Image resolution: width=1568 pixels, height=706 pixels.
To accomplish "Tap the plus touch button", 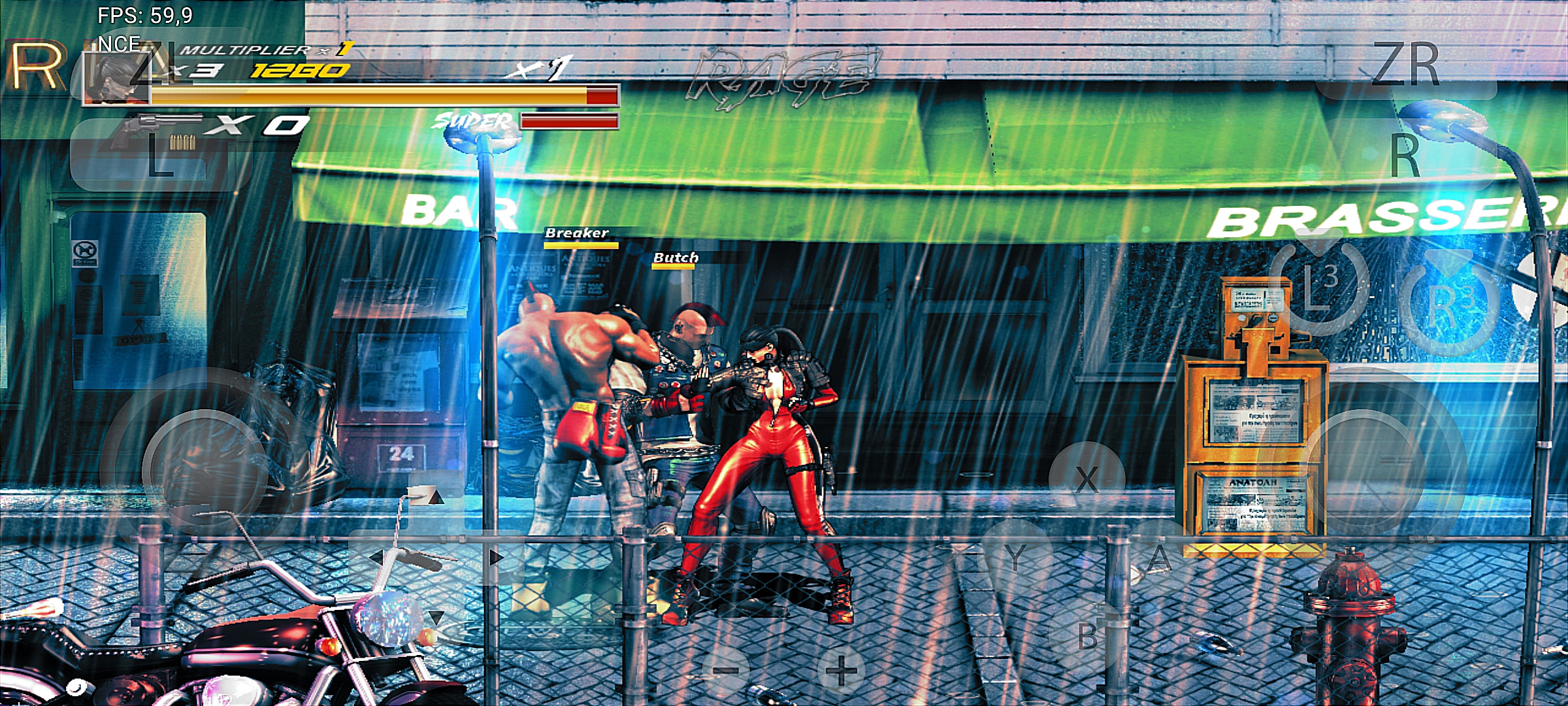I will pyautogui.click(x=841, y=670).
